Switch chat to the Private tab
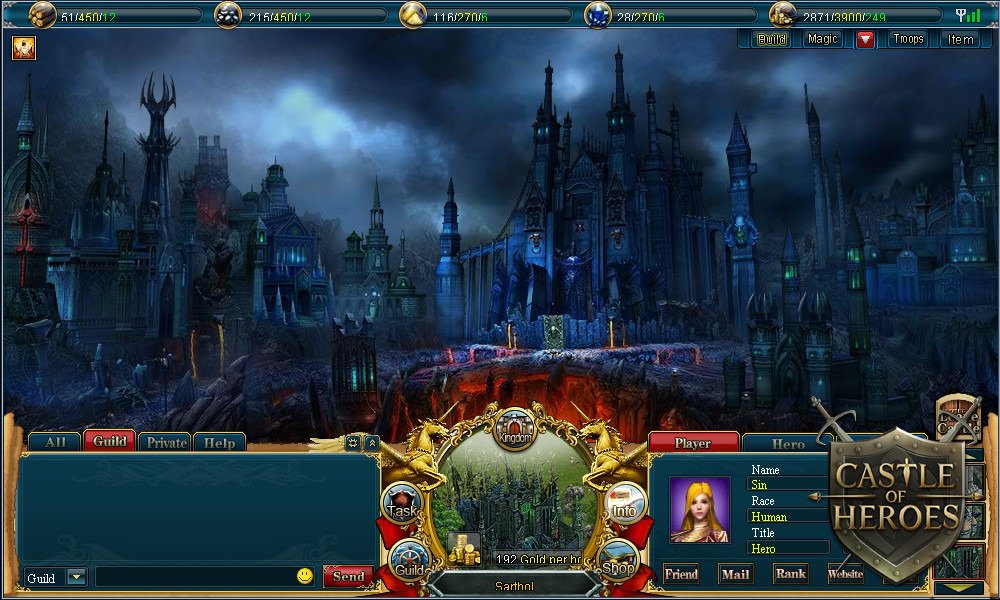Viewport: 1000px width, 600px height. (x=165, y=442)
